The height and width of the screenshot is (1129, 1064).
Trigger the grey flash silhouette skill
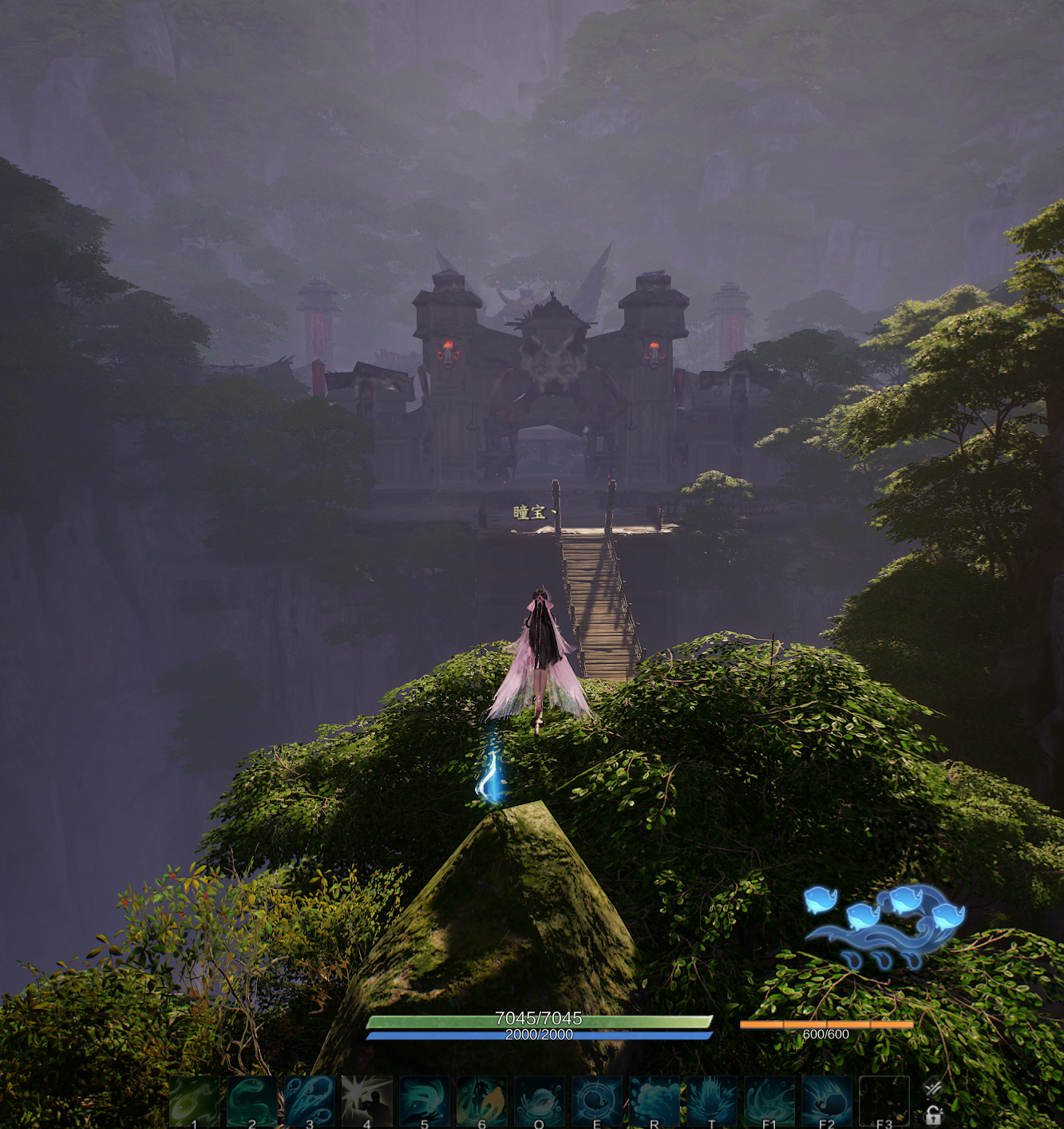pyautogui.click(x=366, y=1102)
